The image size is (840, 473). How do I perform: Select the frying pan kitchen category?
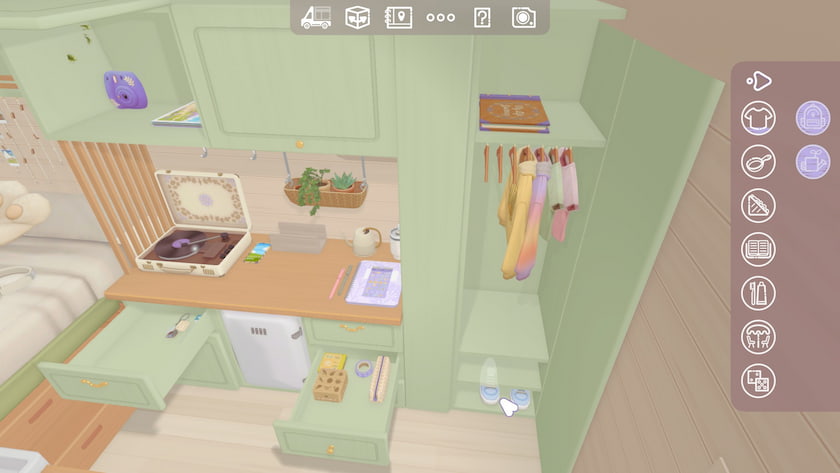[x=758, y=161]
